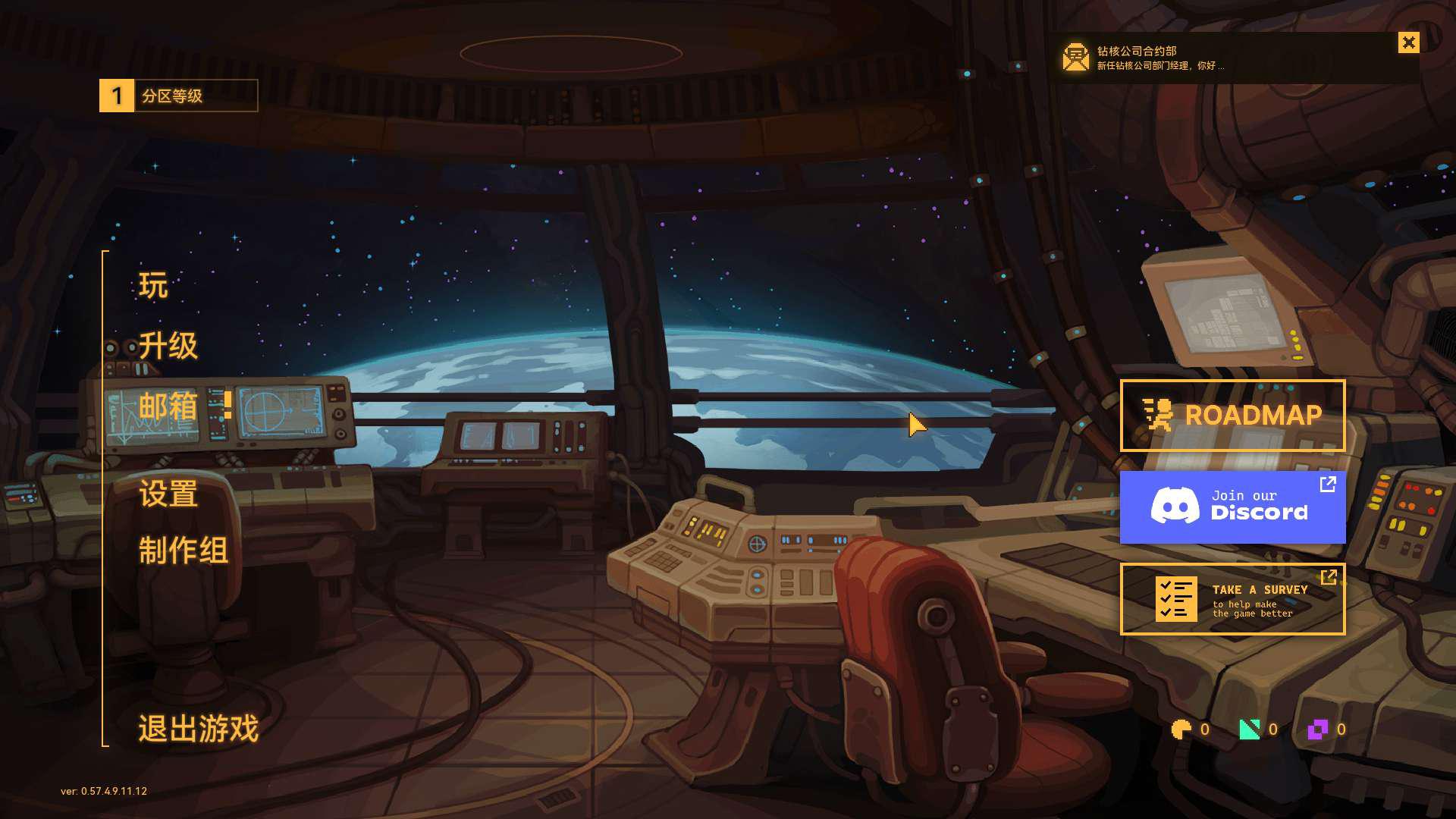Close the mail notification popup
The height and width of the screenshot is (819, 1456).
[x=1408, y=42]
